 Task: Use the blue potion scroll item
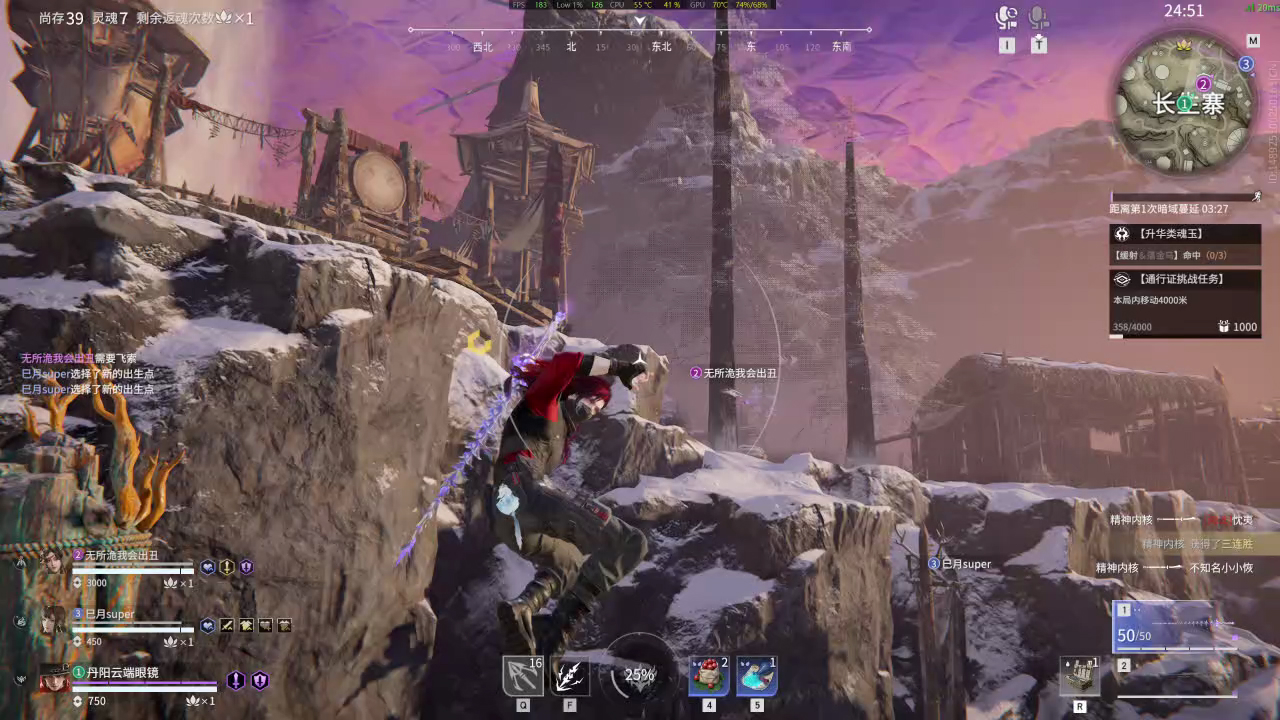757,676
